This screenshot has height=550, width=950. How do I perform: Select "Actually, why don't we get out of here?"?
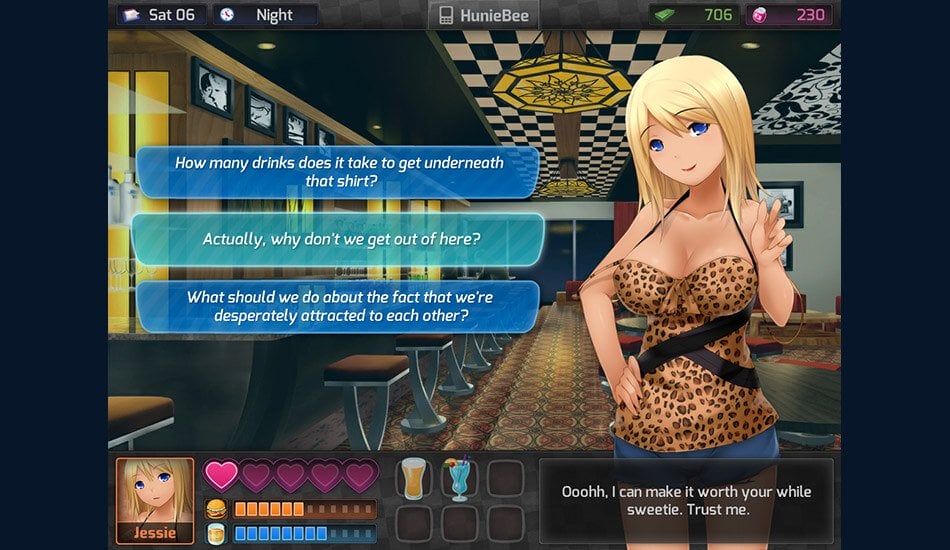338,240
